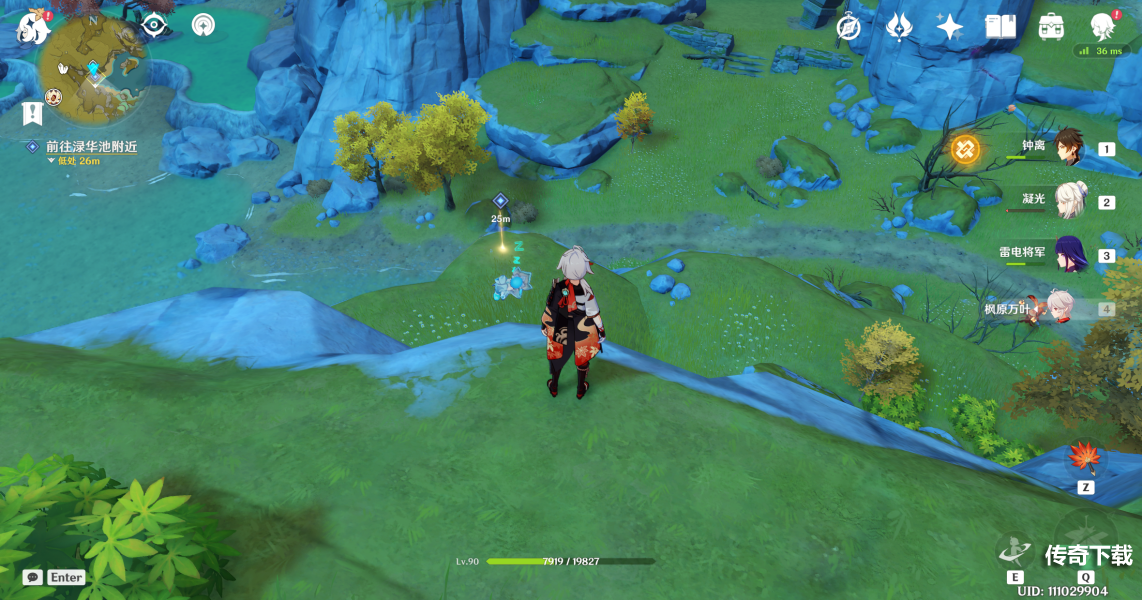Image resolution: width=1142 pixels, height=600 pixels.
Task: Activate the elemental burst icon
Action: [1086, 535]
